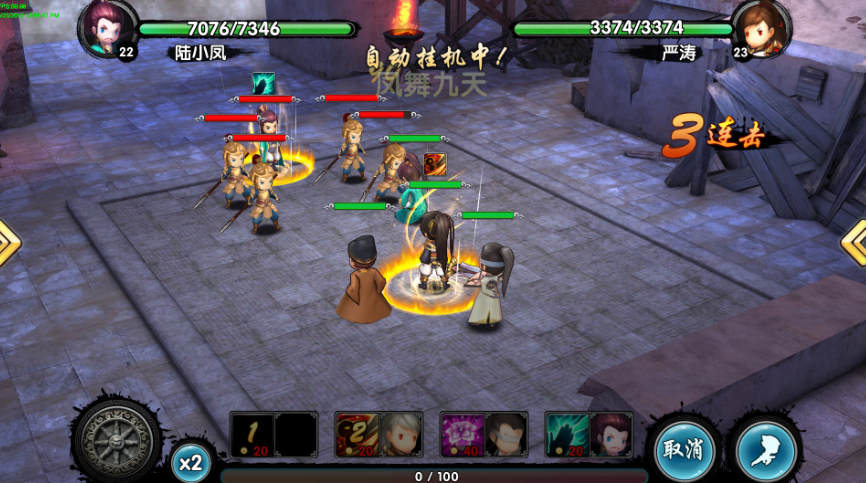Select the red-haired hero portrait in skill bar

point(611,435)
